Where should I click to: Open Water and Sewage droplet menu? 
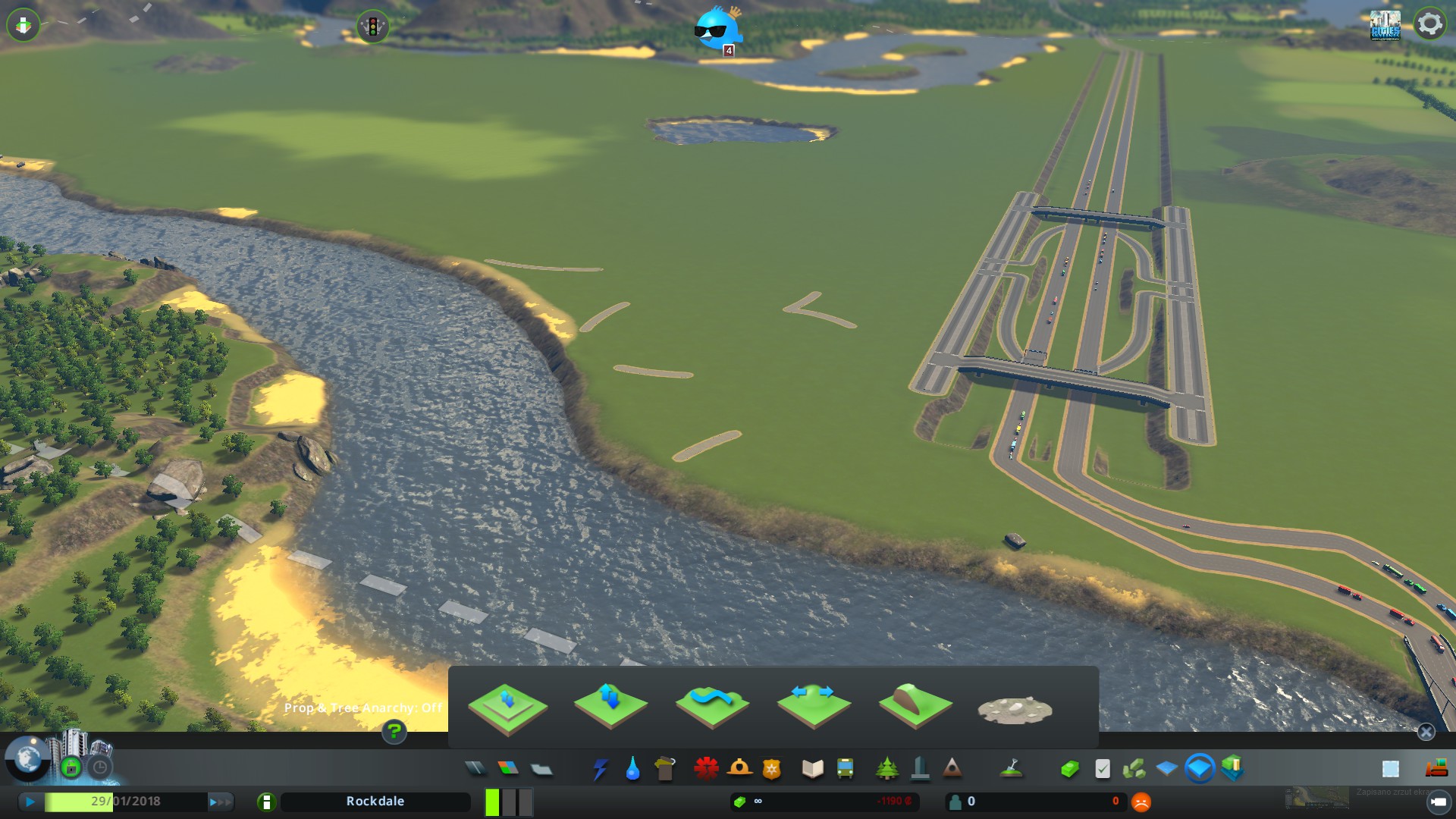click(632, 769)
